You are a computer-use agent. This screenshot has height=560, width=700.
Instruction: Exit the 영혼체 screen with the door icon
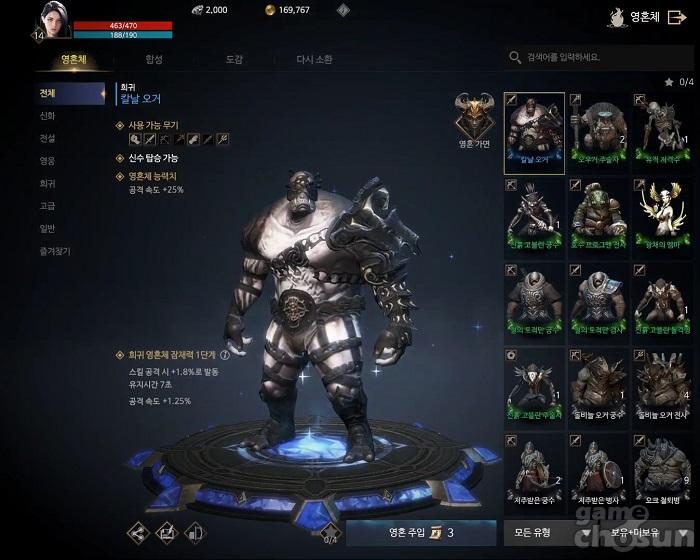point(676,17)
